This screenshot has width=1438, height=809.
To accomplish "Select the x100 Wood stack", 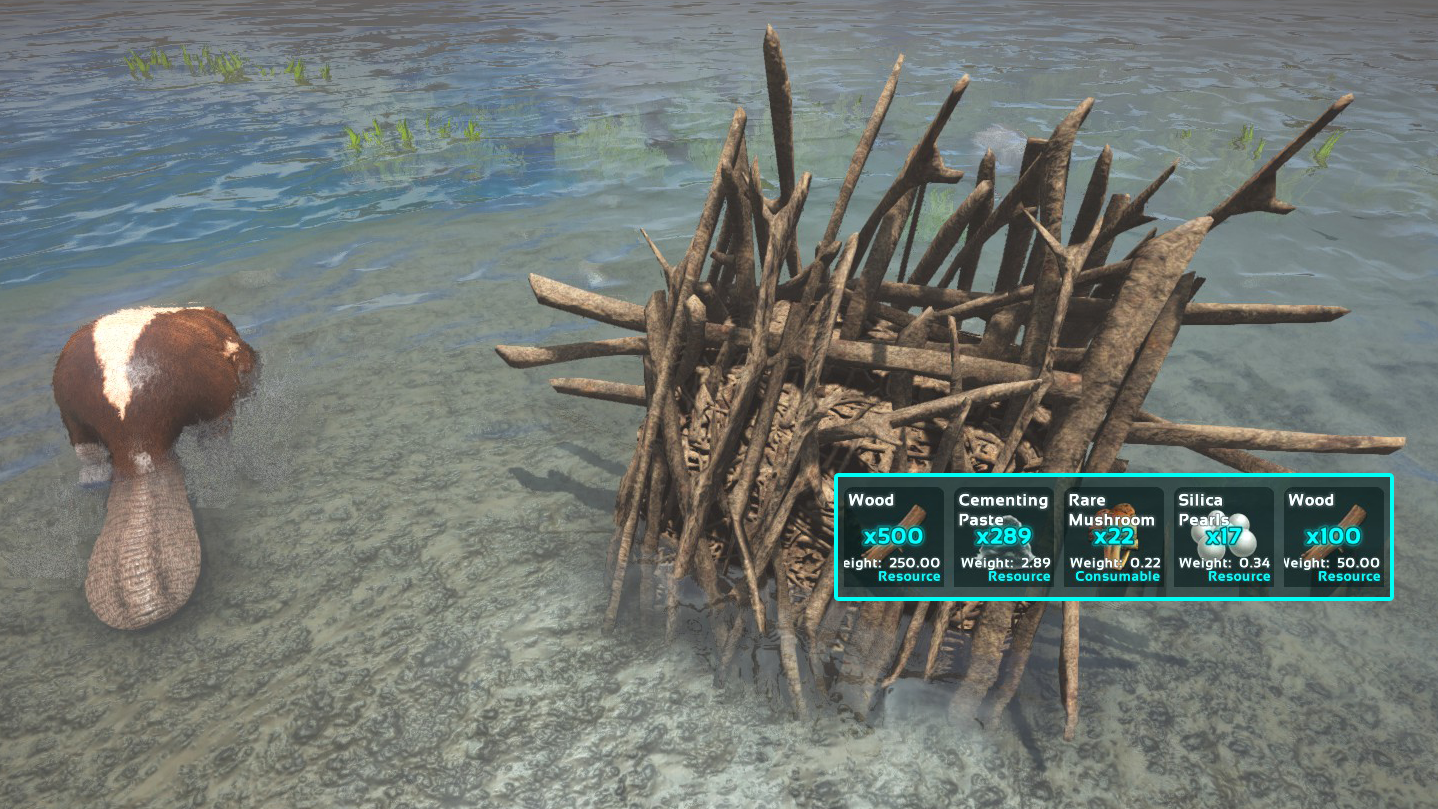I will 1333,537.
